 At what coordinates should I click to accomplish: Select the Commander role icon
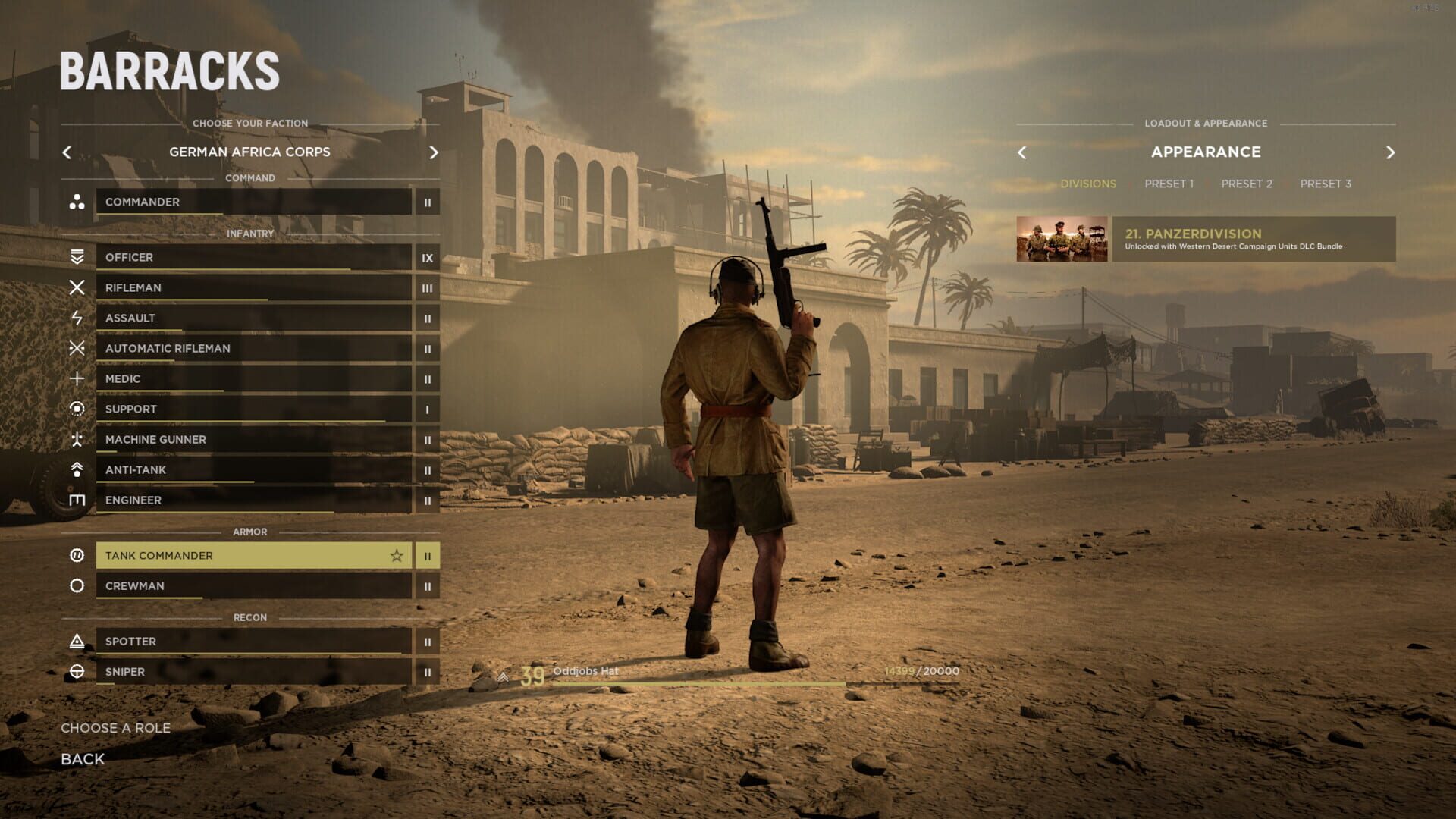pyautogui.click(x=78, y=202)
